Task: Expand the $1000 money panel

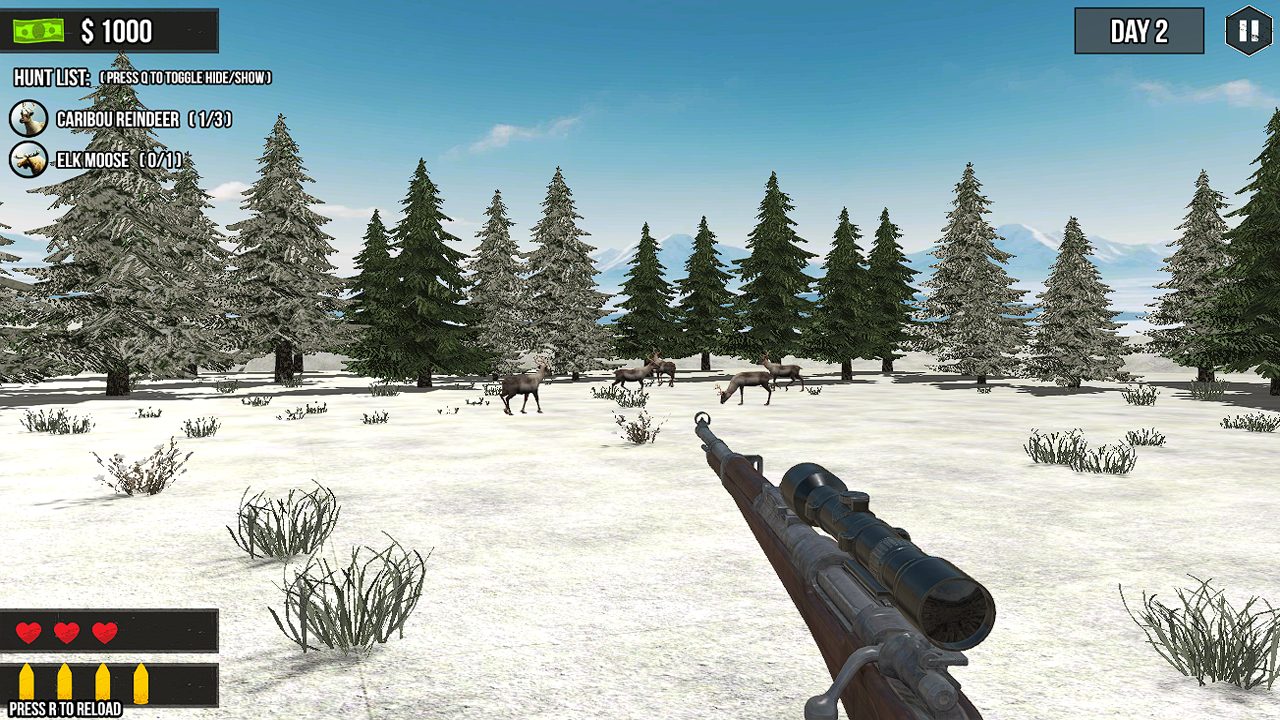Action: (x=110, y=29)
